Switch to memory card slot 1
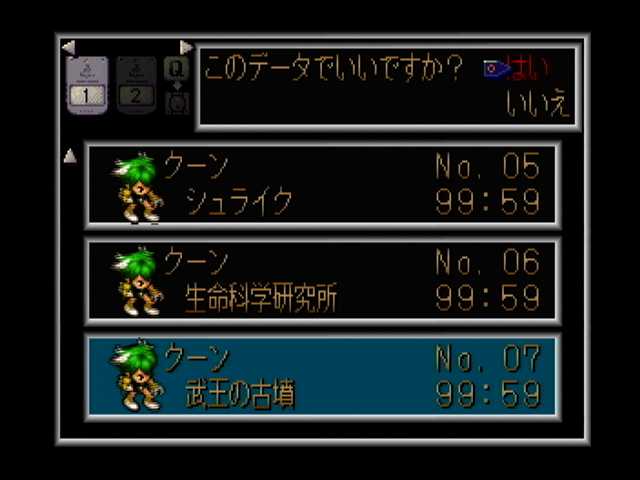 click(x=87, y=85)
